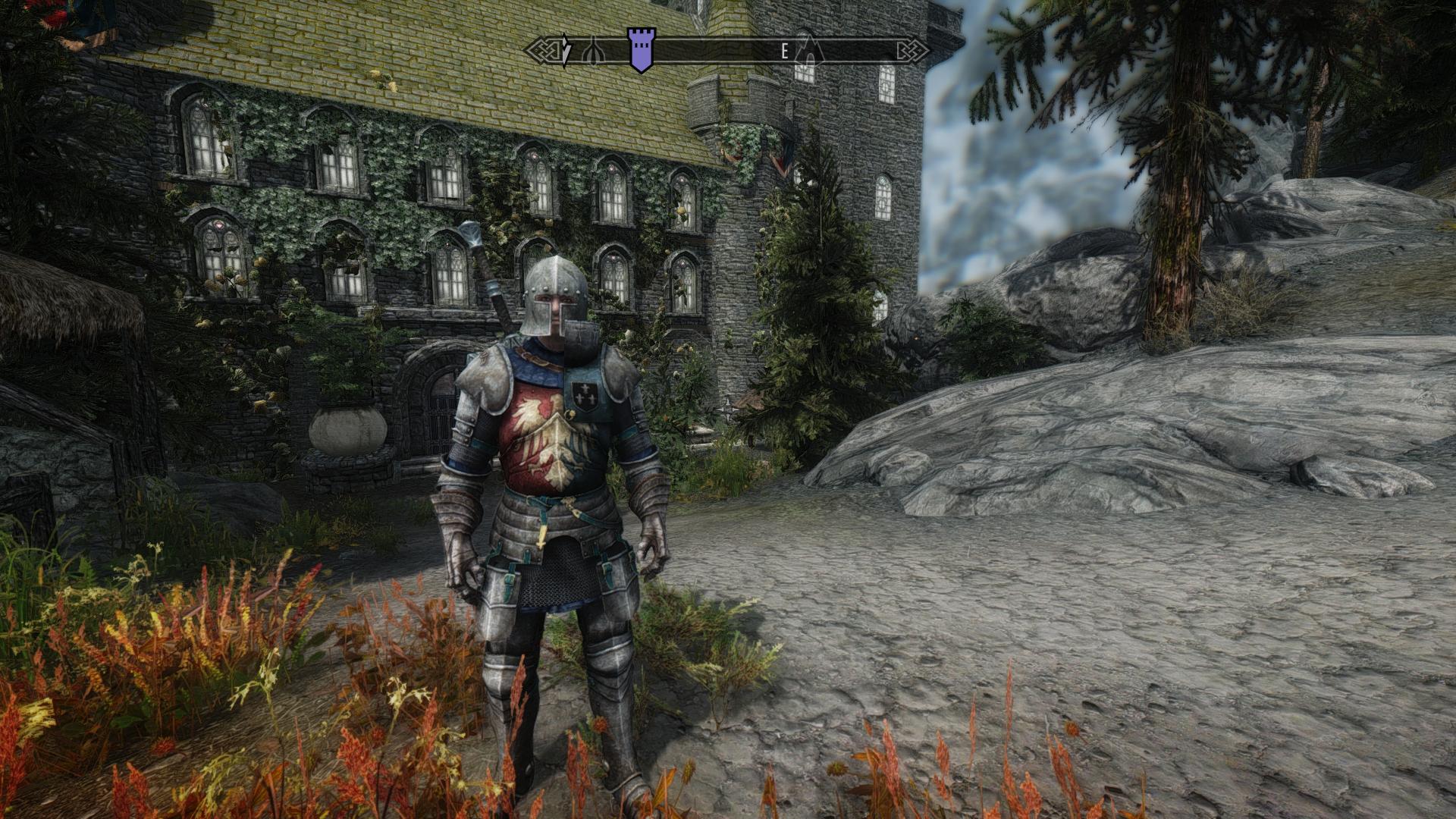Image resolution: width=1456 pixels, height=819 pixels.
Task: Click the purple castle tower compass marker
Action: pyautogui.click(x=641, y=50)
